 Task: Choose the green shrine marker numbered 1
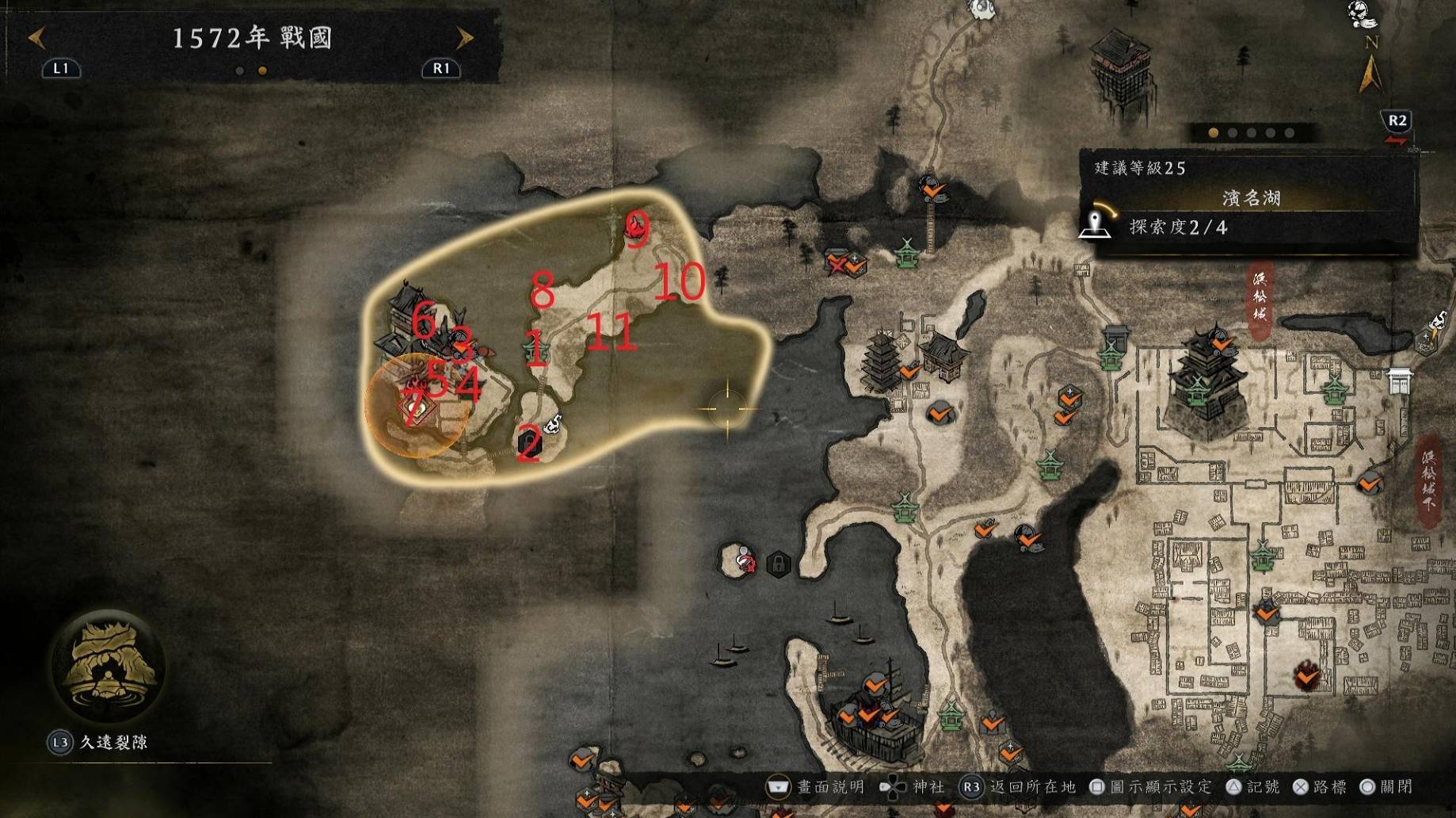534,349
